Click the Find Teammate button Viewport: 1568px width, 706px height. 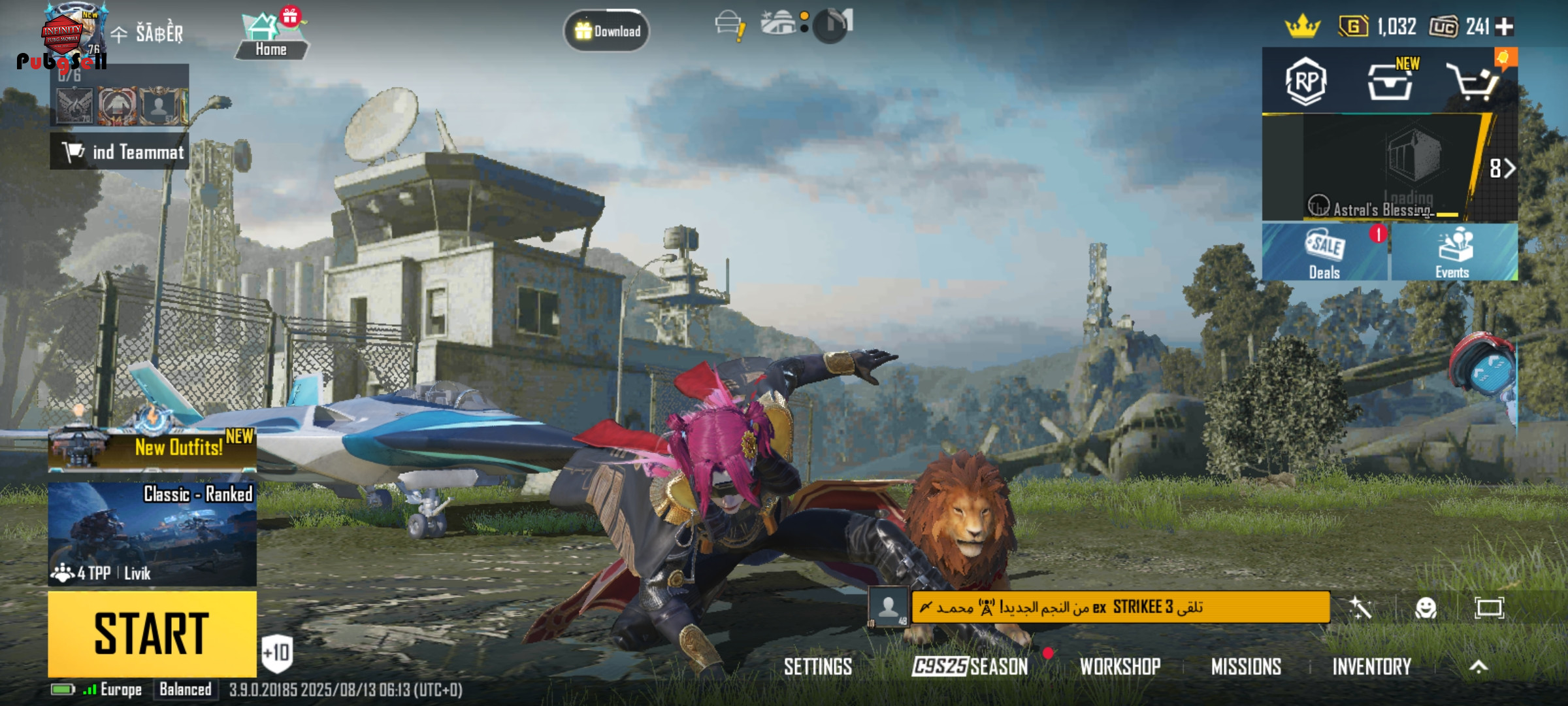click(x=120, y=152)
